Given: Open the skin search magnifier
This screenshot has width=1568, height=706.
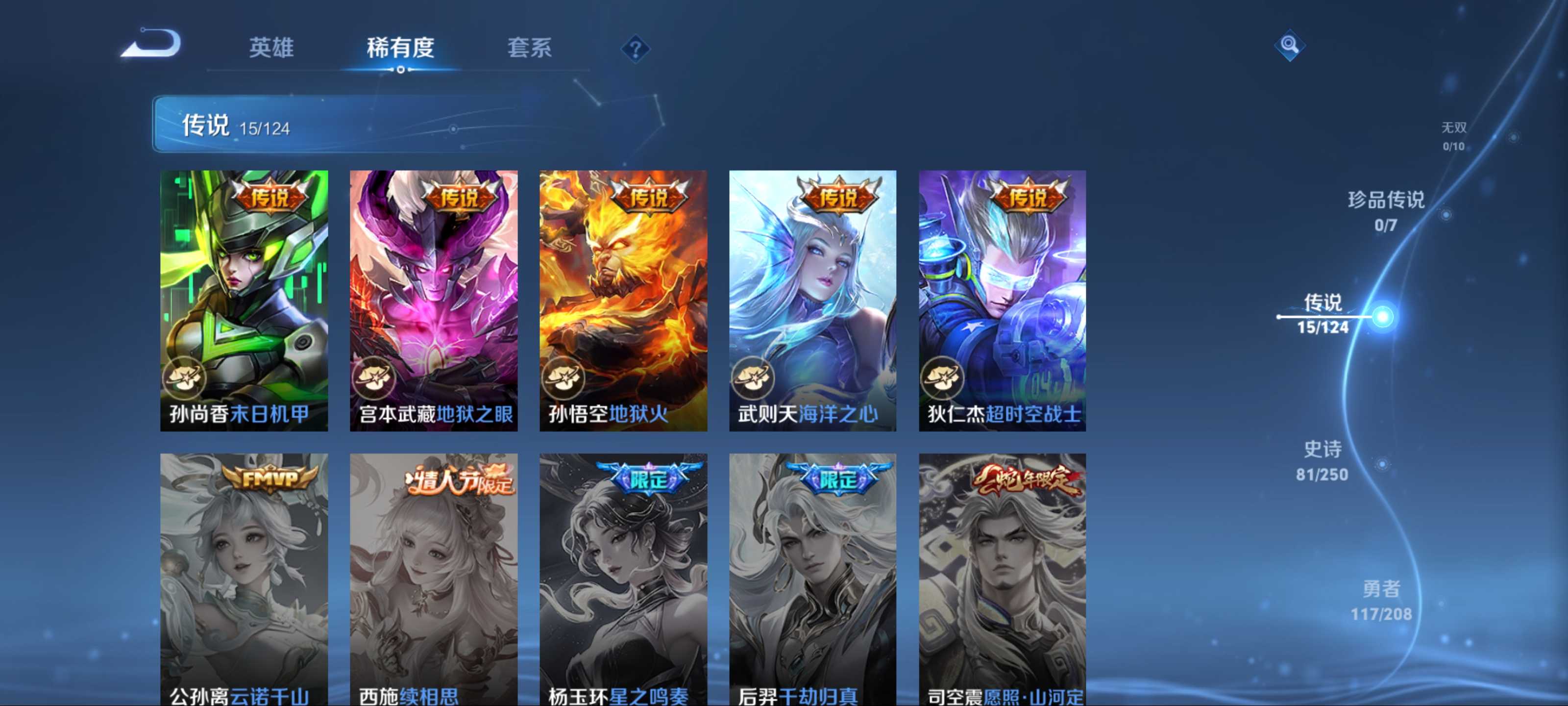Looking at the screenshot, I should tap(1289, 45).
